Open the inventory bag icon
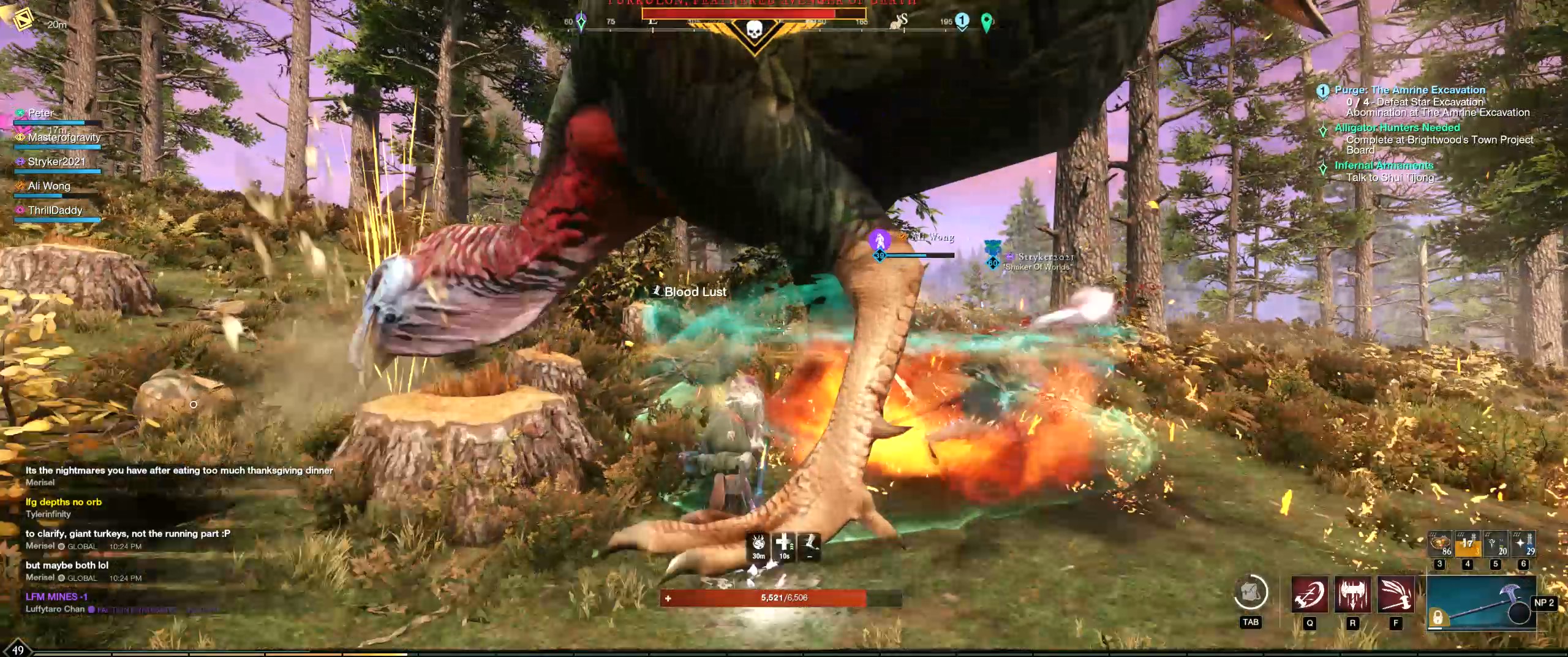The image size is (1568, 657). 1250,593
